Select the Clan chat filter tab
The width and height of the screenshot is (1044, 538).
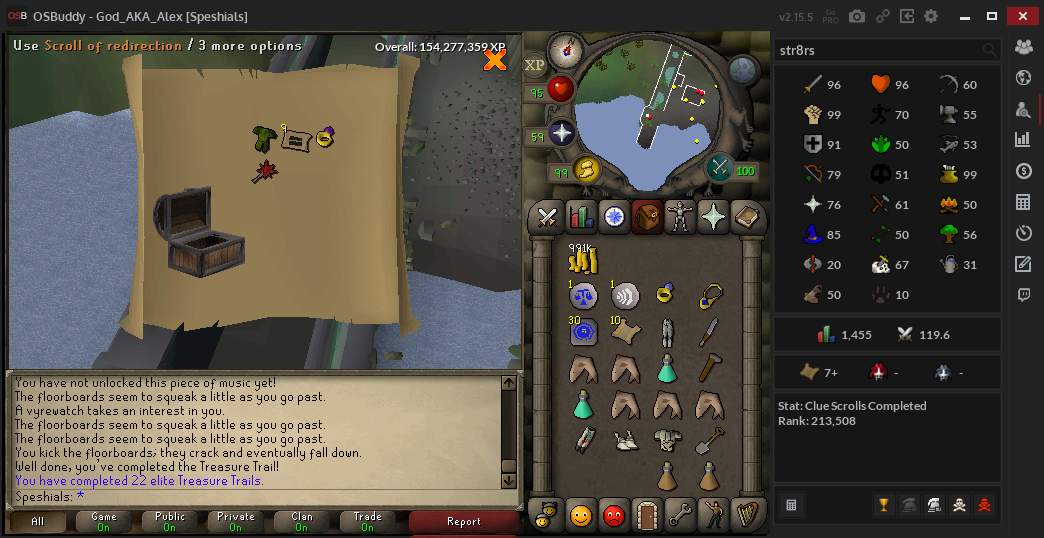coord(301,521)
